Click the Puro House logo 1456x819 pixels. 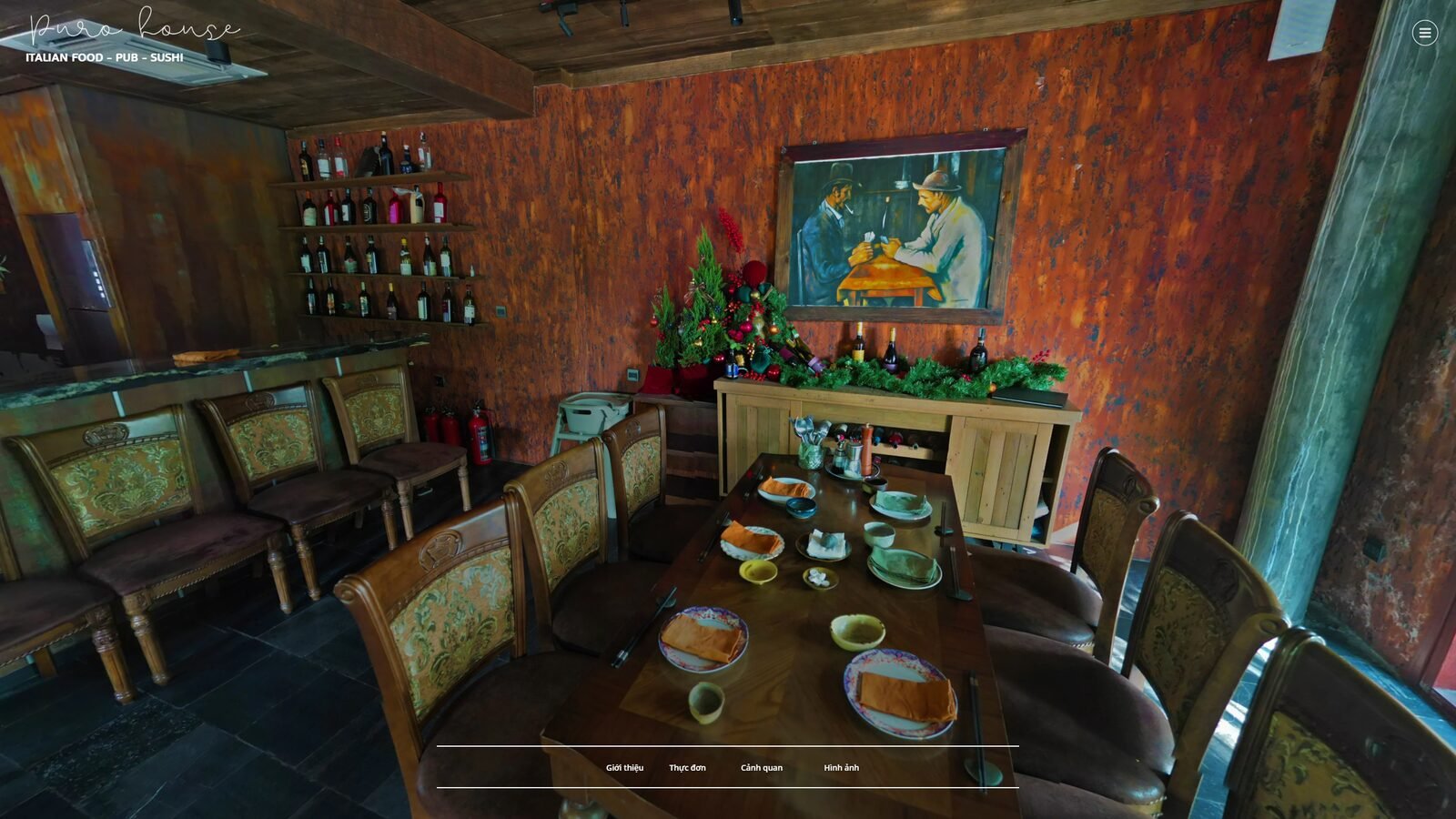133,36
